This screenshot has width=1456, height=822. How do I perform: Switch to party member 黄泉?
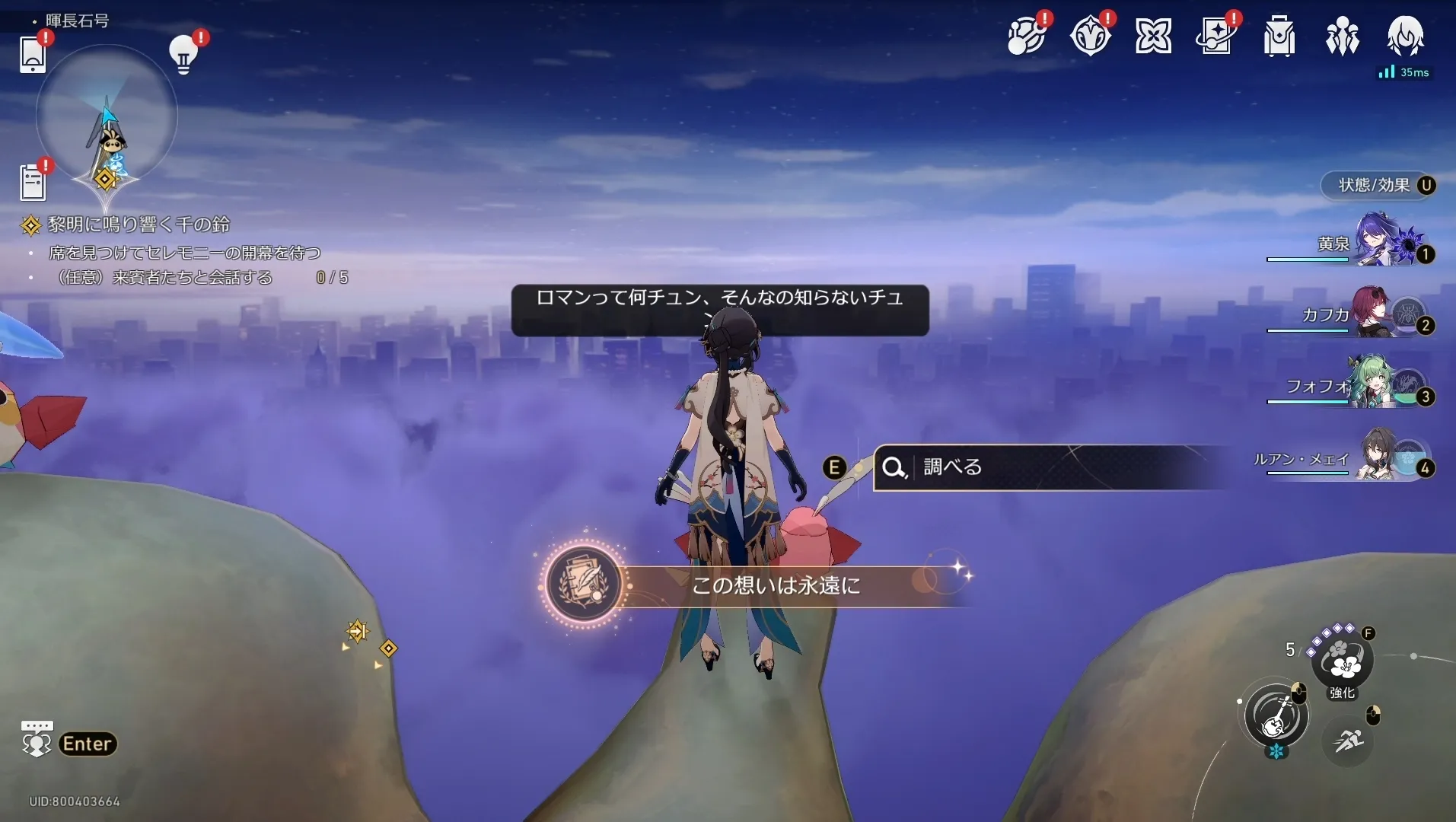(x=1378, y=245)
